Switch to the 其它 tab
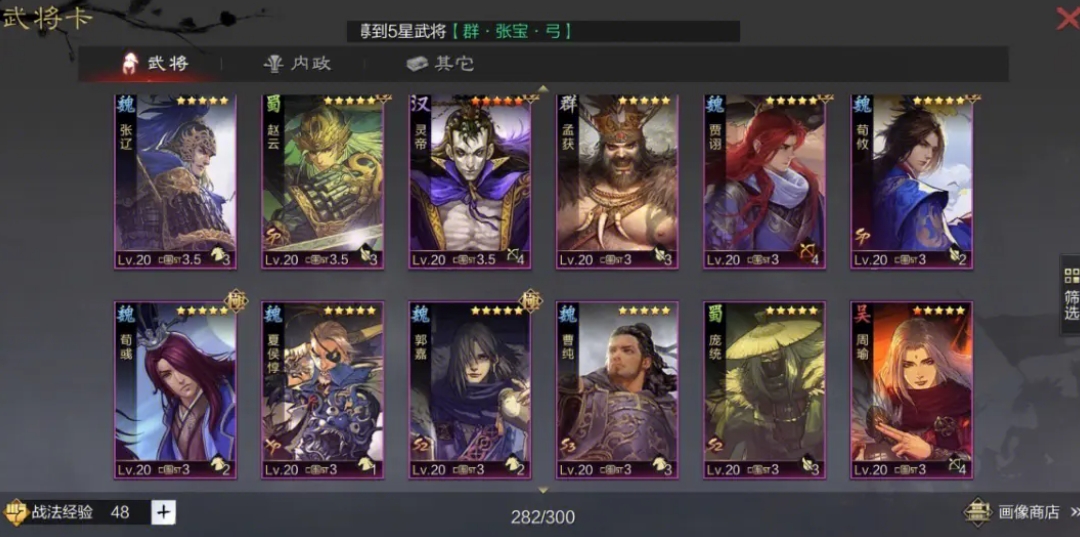 (x=440, y=64)
